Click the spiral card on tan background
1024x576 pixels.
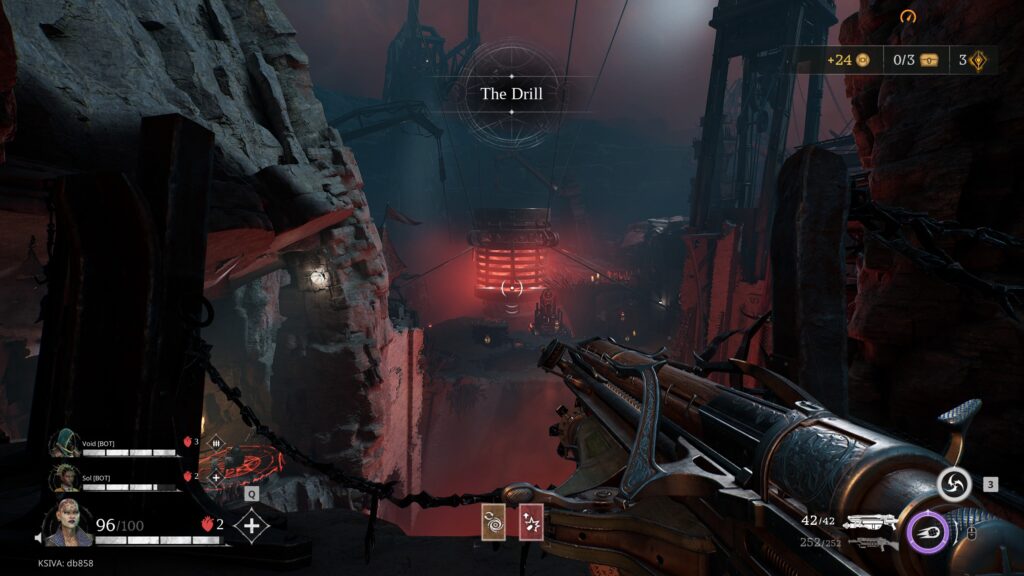(x=494, y=522)
